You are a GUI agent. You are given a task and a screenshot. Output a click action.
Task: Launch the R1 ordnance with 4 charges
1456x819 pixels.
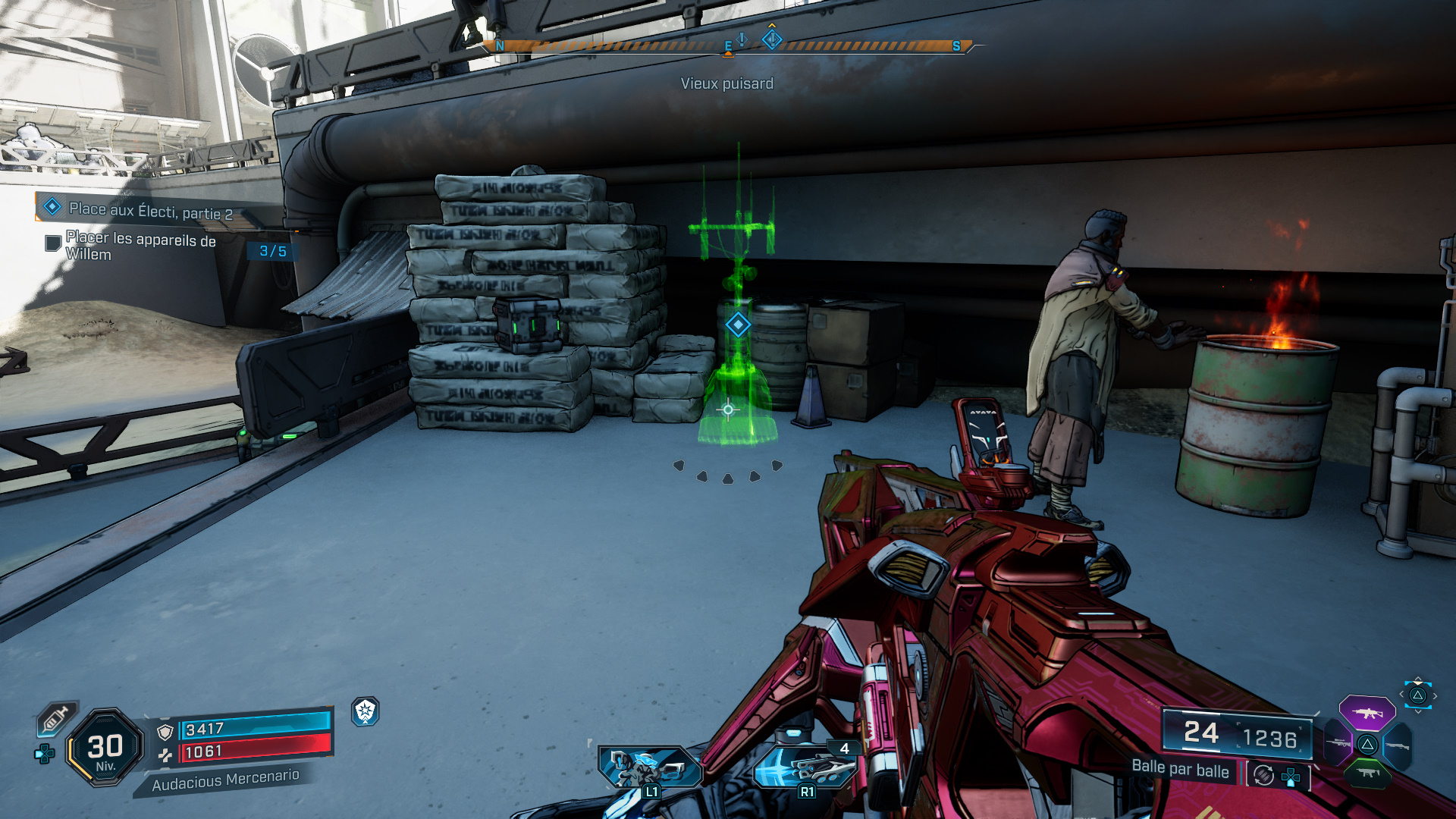(x=805, y=767)
